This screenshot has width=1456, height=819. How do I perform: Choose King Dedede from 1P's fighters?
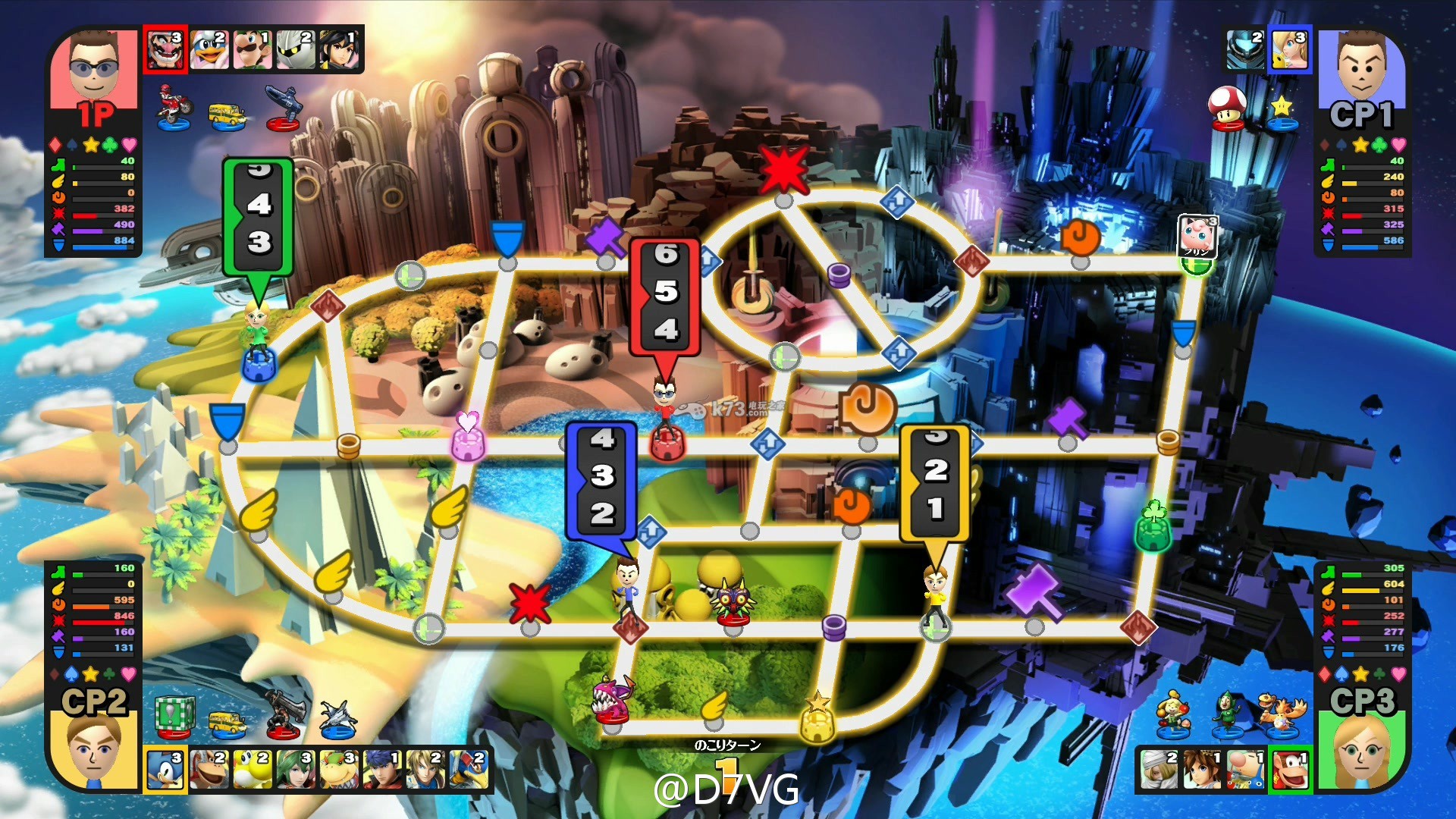(209, 50)
